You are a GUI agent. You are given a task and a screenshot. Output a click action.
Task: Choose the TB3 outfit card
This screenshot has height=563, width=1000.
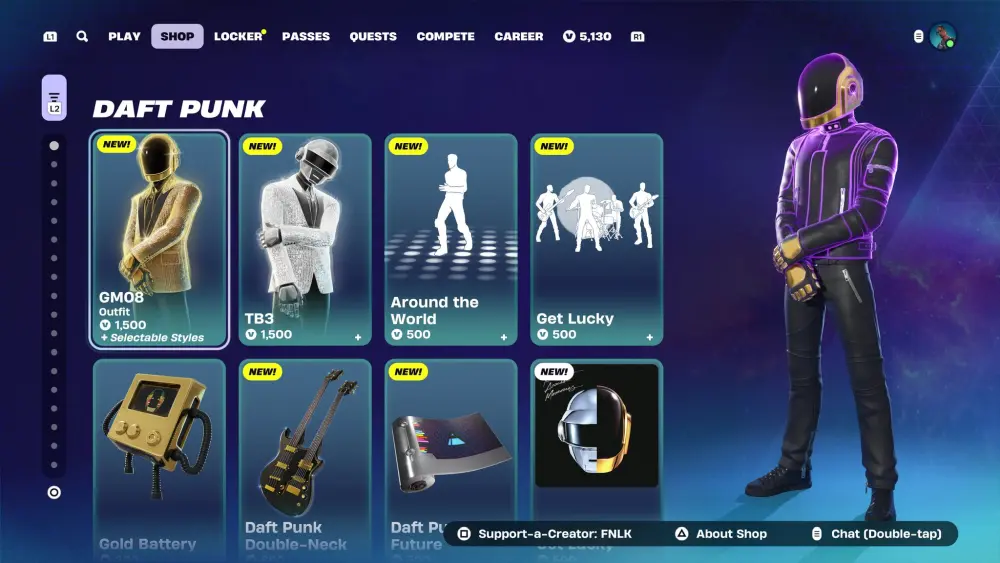click(305, 240)
